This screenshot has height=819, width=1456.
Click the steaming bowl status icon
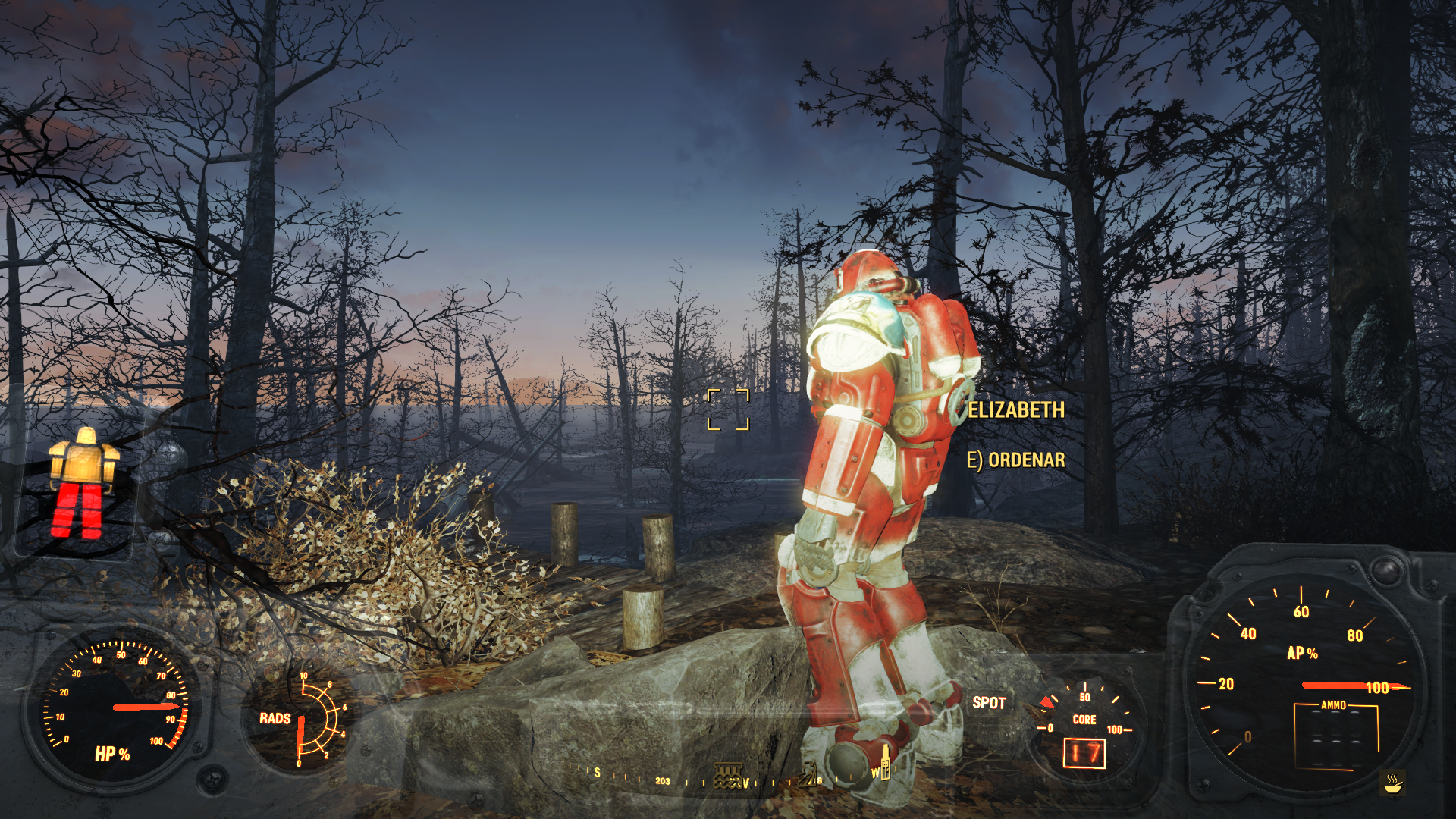click(x=1392, y=783)
